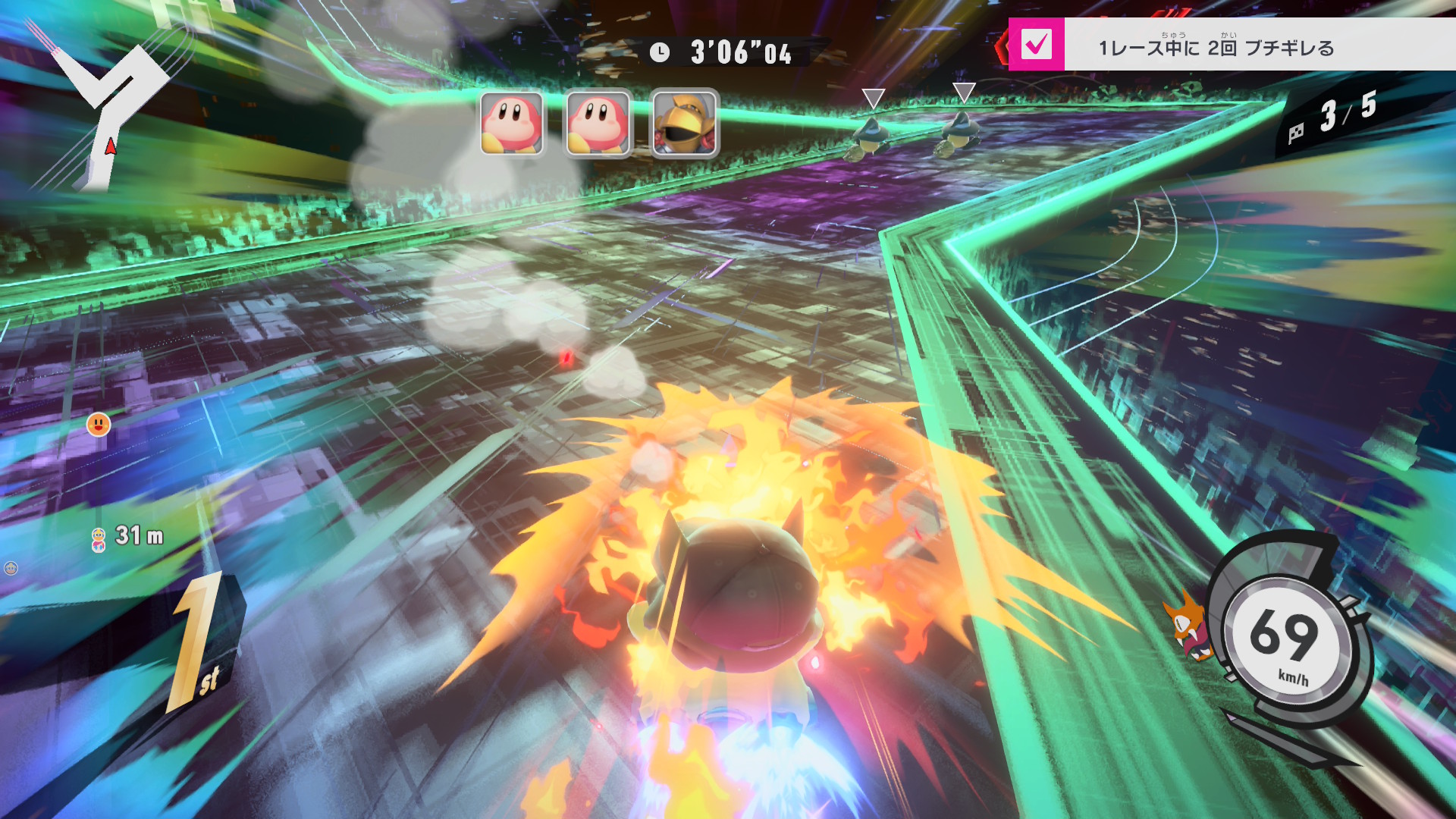Select the orange smiling face marker
This screenshot has width=1456, height=819.
point(99,425)
